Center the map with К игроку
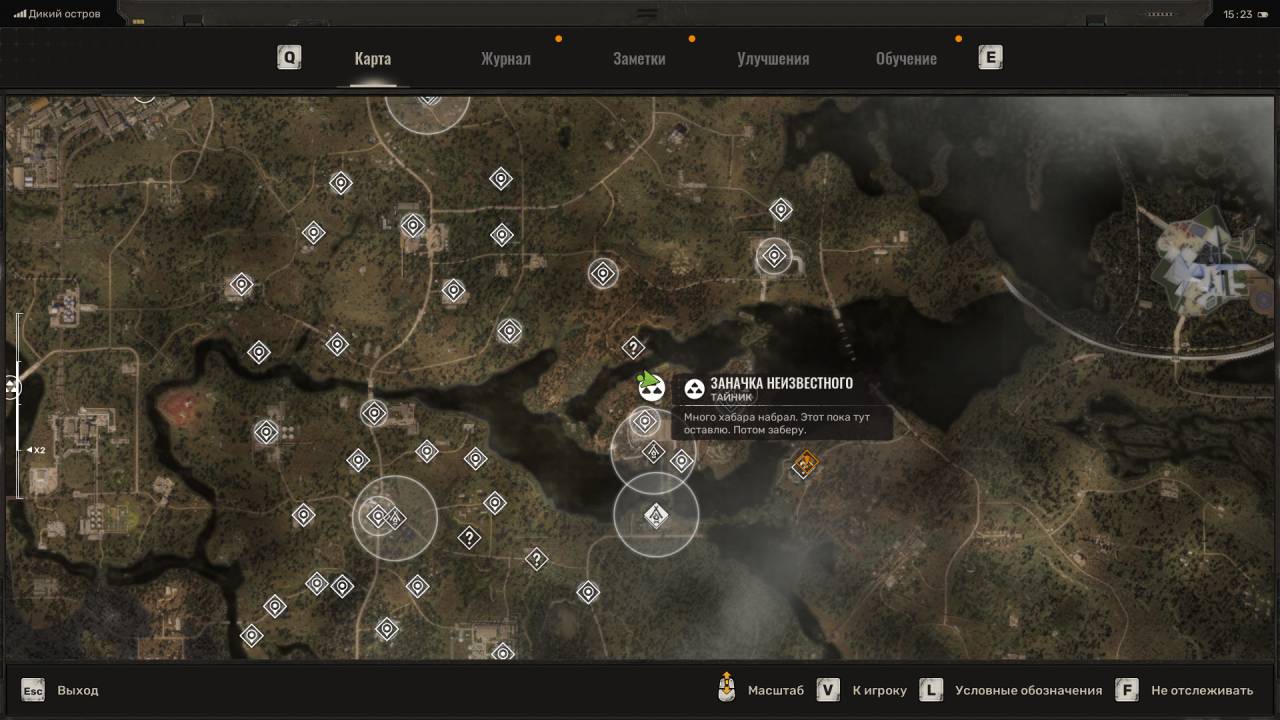 (861, 690)
